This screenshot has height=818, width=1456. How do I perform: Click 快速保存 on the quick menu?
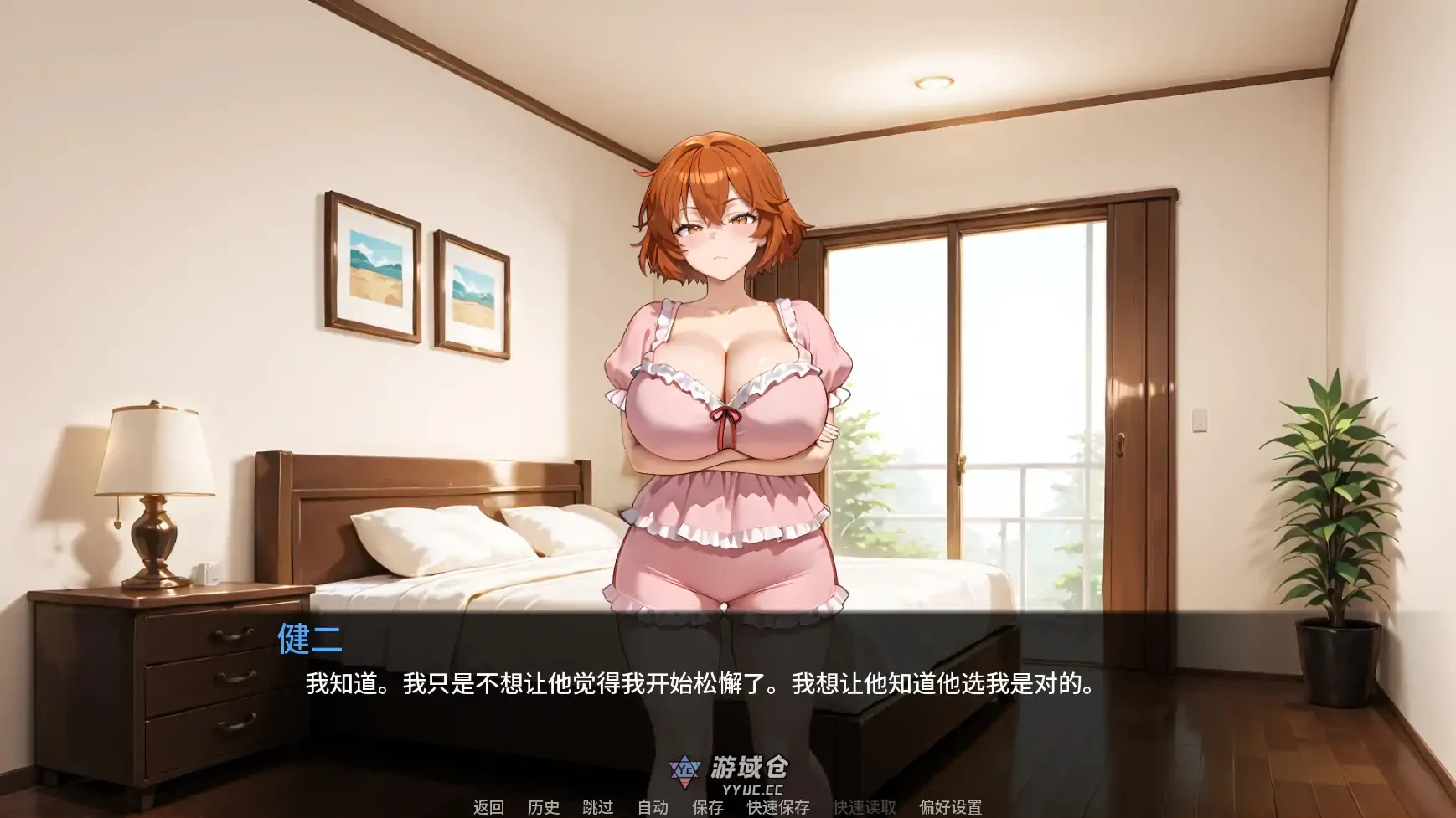pyautogui.click(x=779, y=807)
